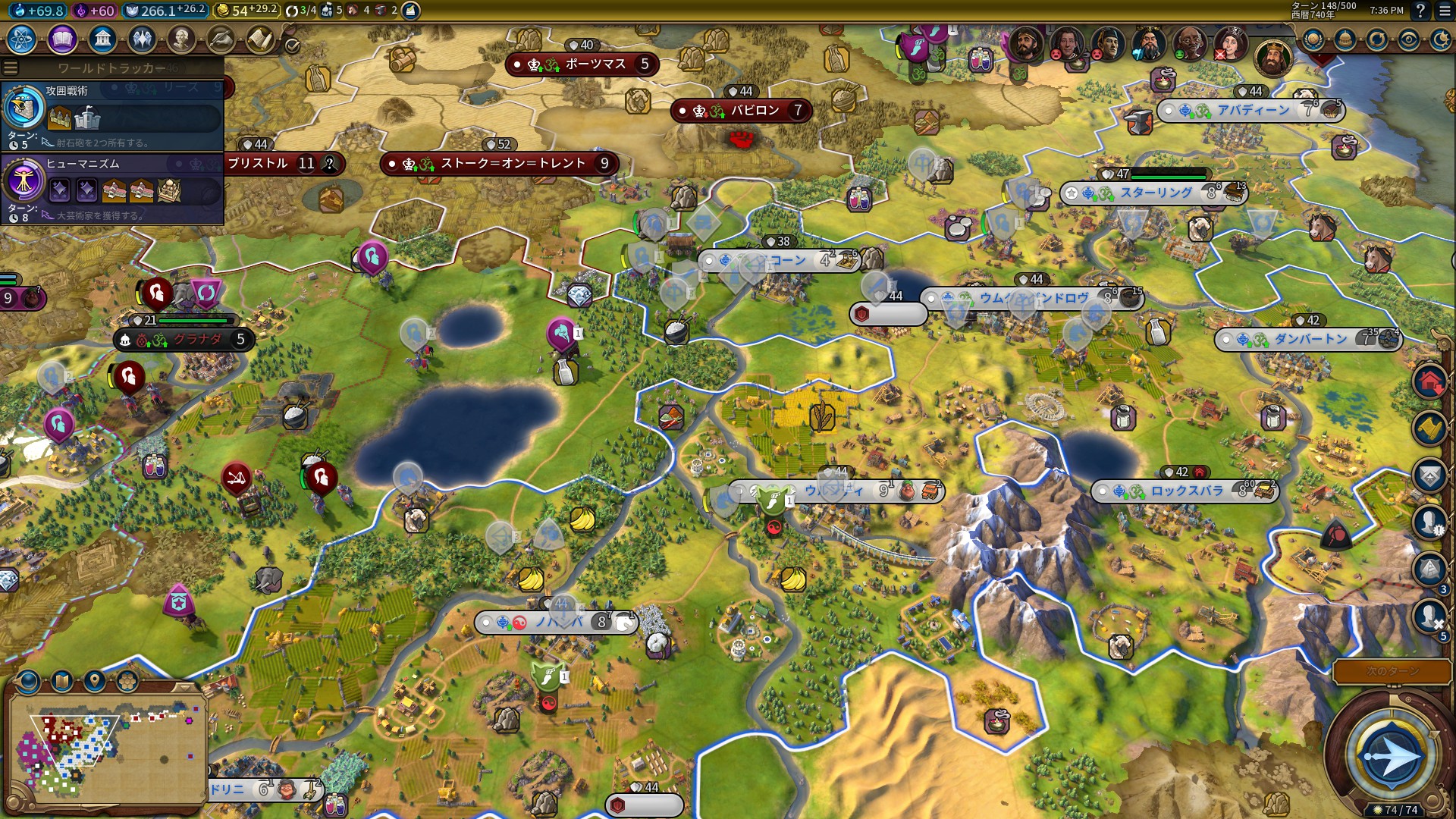Activate the map pin button
The image size is (1456, 819).
pos(94,681)
